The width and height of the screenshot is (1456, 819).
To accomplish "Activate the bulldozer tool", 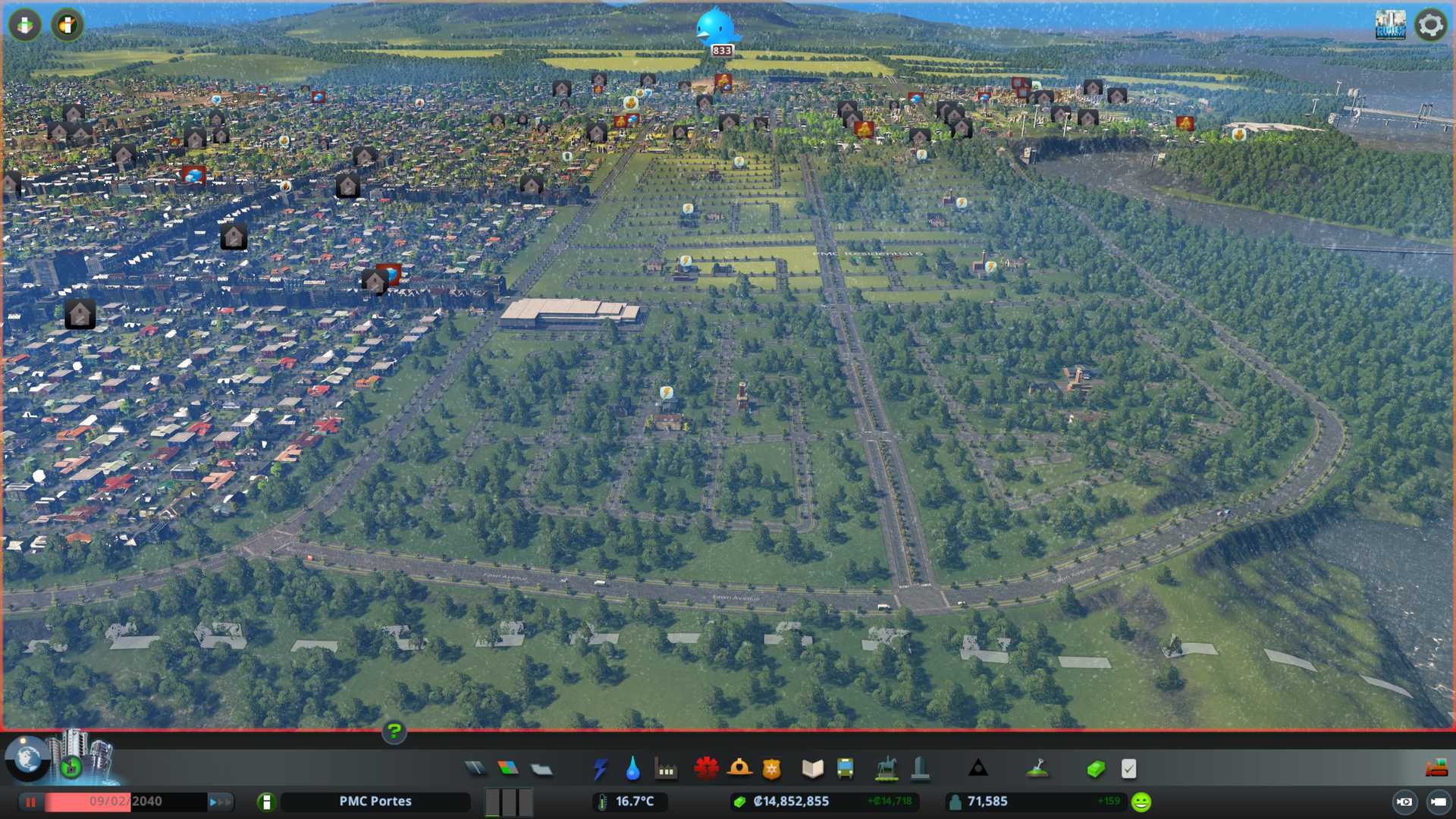I will (x=1436, y=769).
